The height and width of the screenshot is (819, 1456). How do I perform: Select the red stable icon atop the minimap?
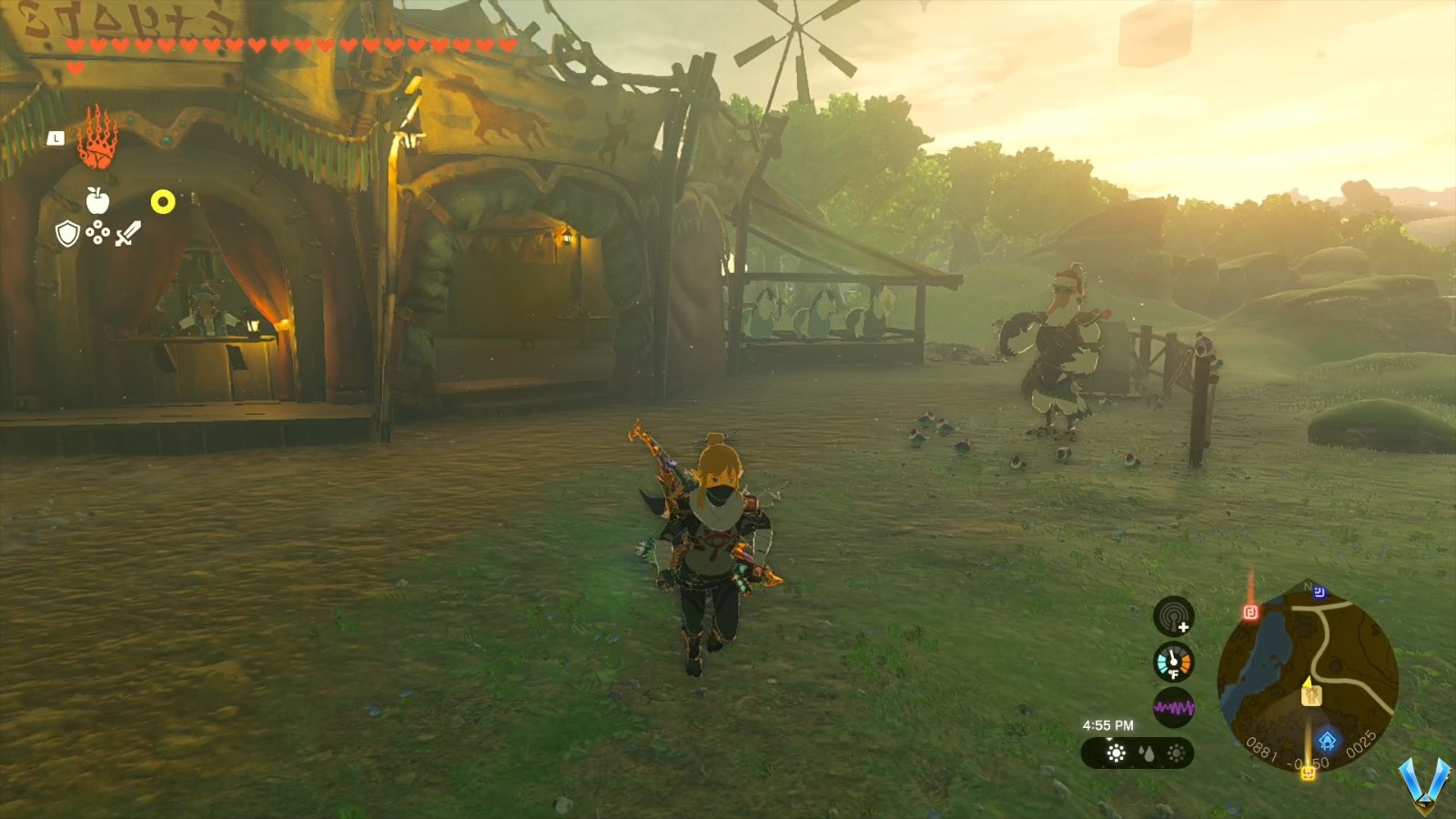pyautogui.click(x=1251, y=612)
